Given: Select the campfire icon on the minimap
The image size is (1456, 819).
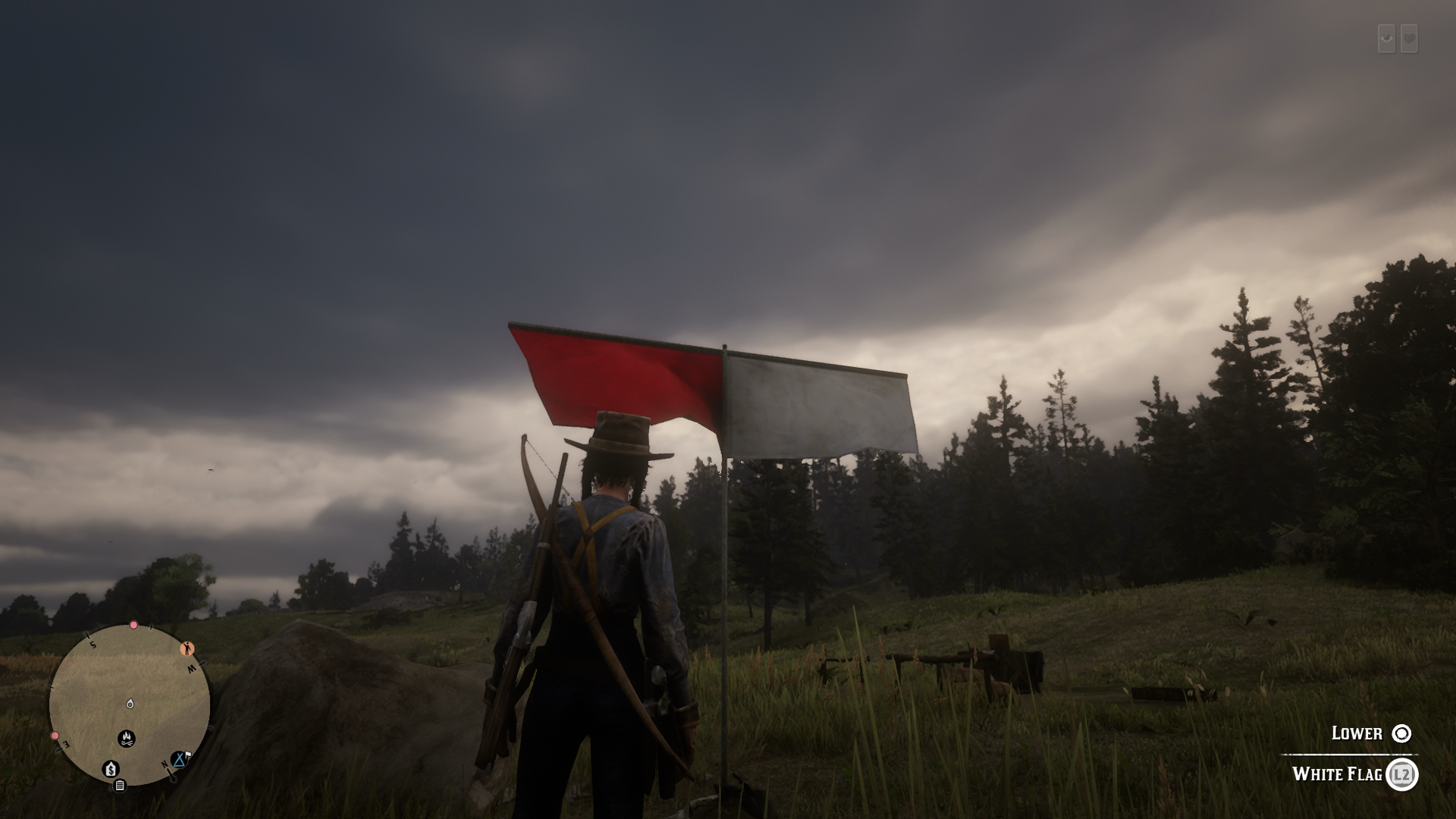Looking at the screenshot, I should point(127,739).
